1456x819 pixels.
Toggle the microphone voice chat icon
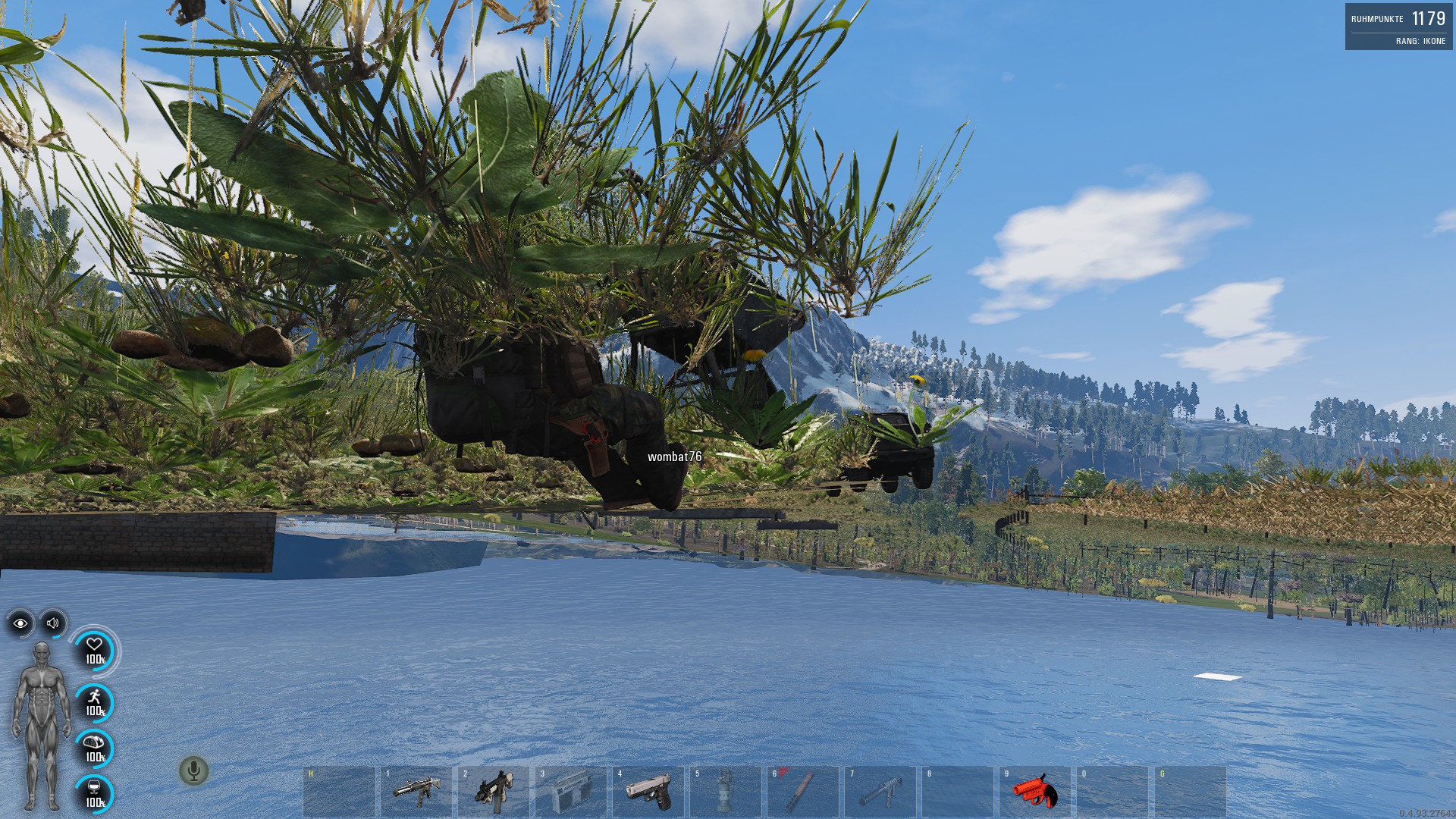(x=193, y=771)
